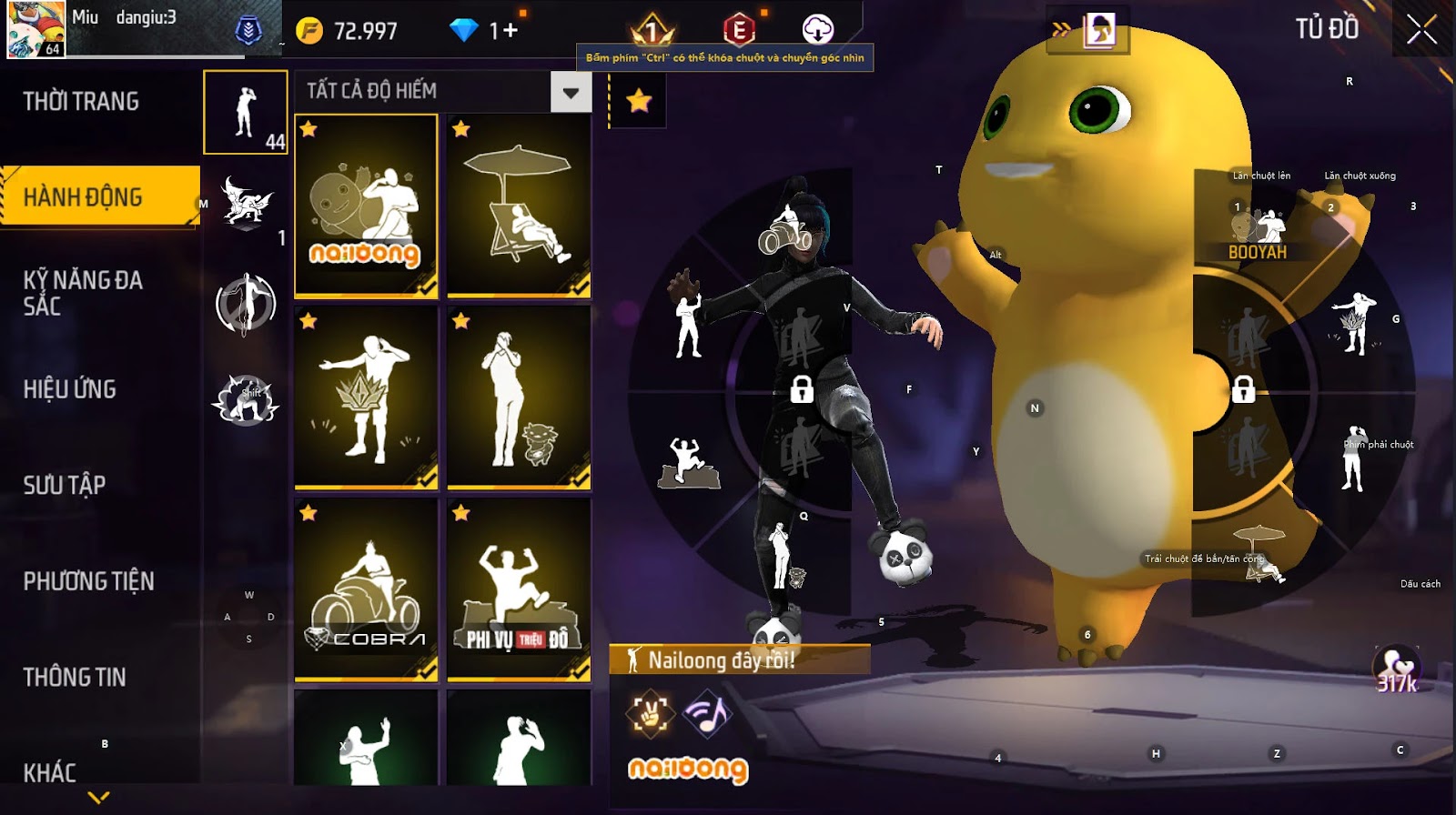Toggle the star favorites filter
This screenshot has height=815, width=1456.
pyautogui.click(x=639, y=100)
